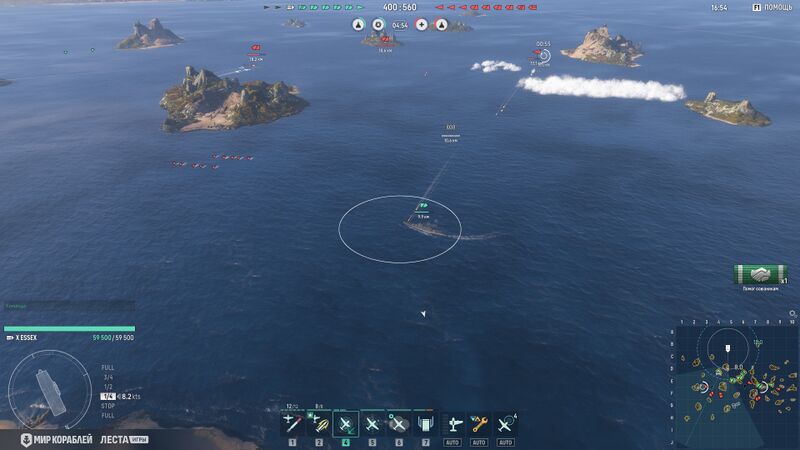The image size is (800, 450).
Task: Choose the highlighted bomber squadron in slot 4
Action: [x=346, y=424]
